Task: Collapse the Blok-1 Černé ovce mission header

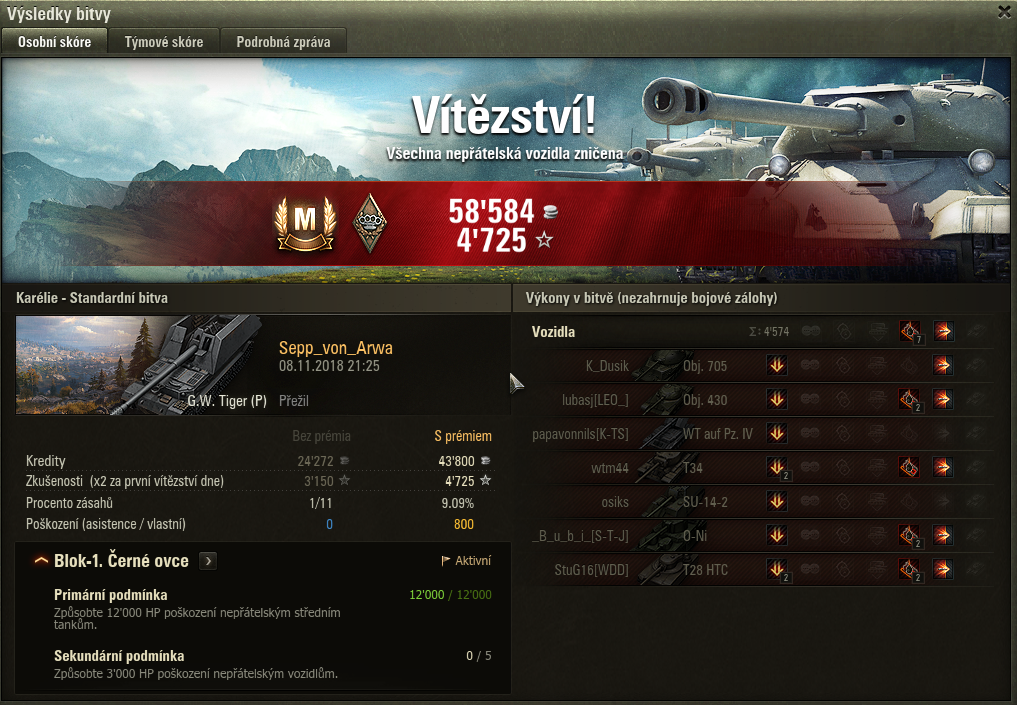Action: 41,561
